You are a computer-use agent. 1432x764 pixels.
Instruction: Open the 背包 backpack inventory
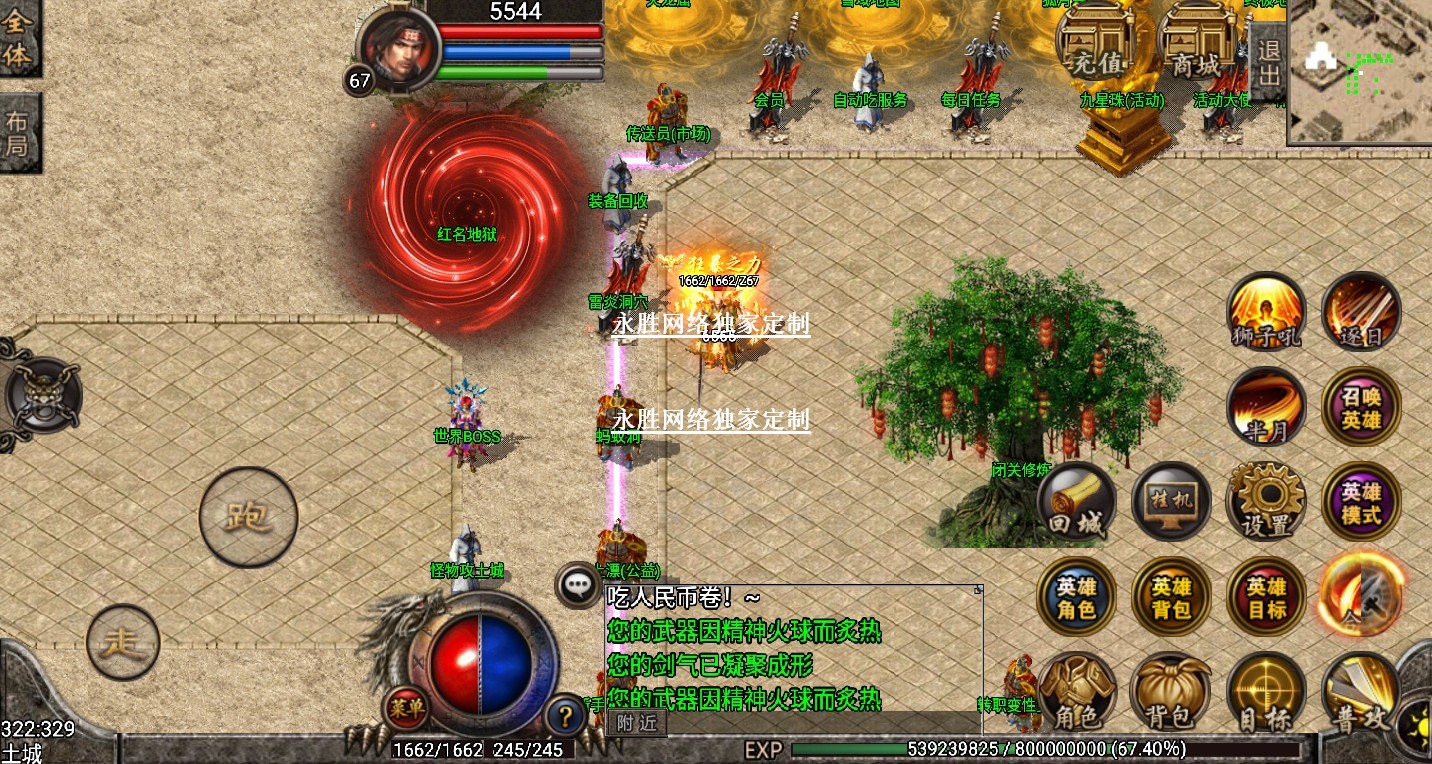coord(1169,691)
